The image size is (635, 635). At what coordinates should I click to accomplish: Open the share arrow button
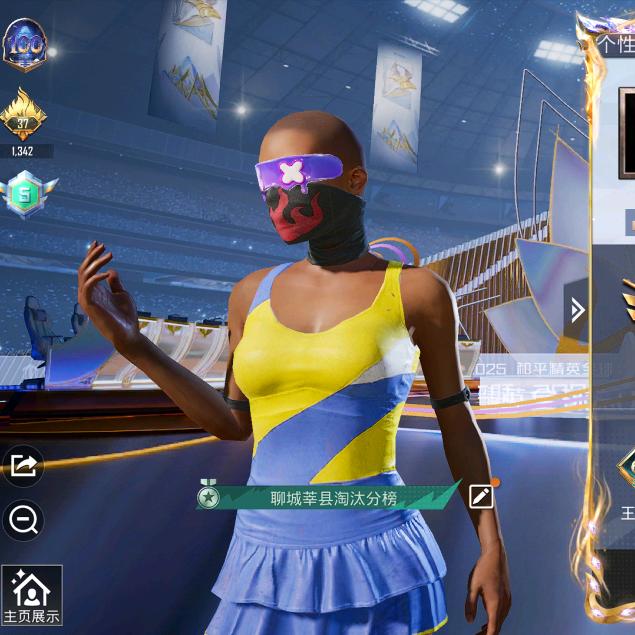23,465
